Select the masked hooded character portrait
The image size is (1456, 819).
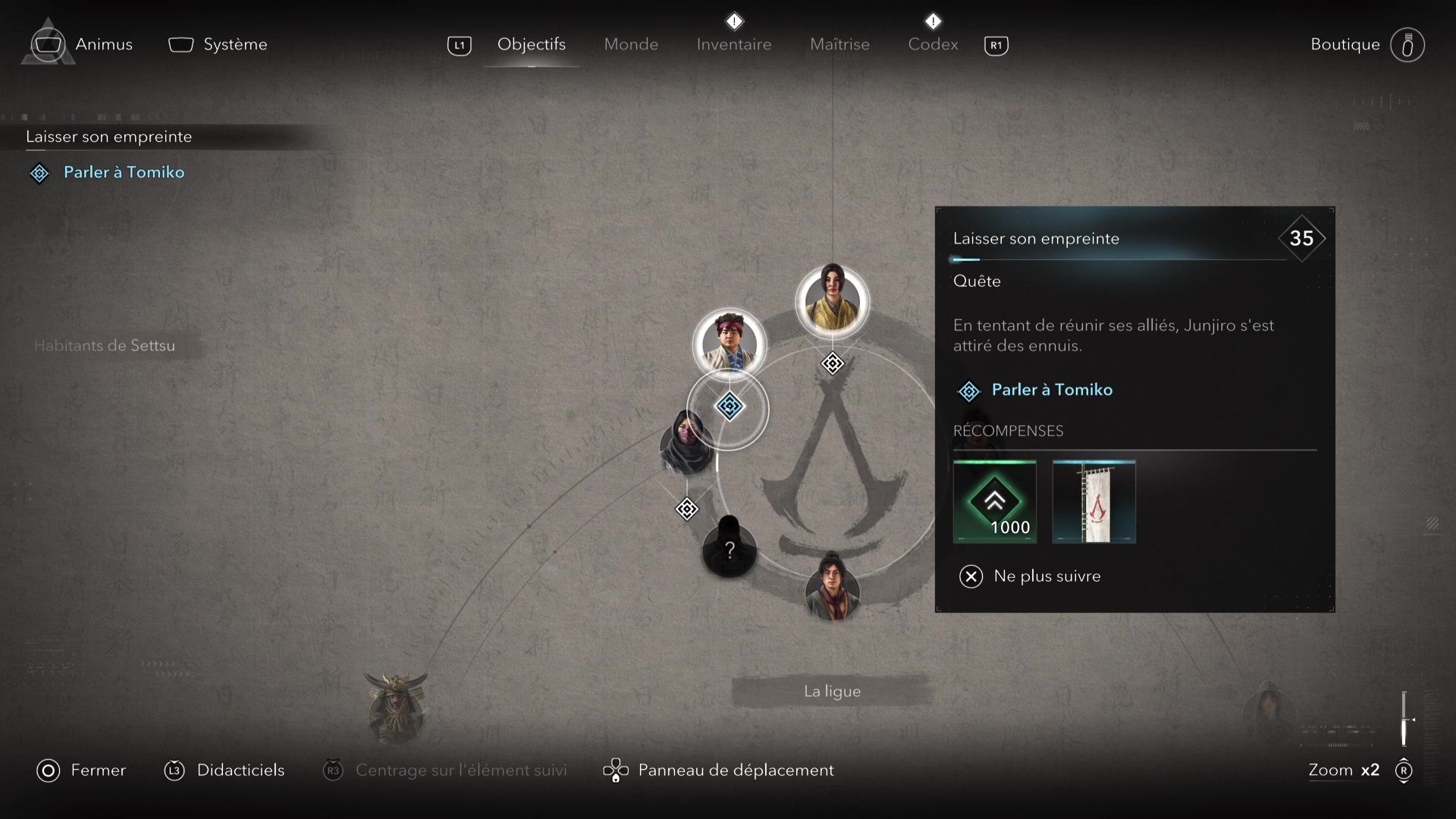pos(687,444)
